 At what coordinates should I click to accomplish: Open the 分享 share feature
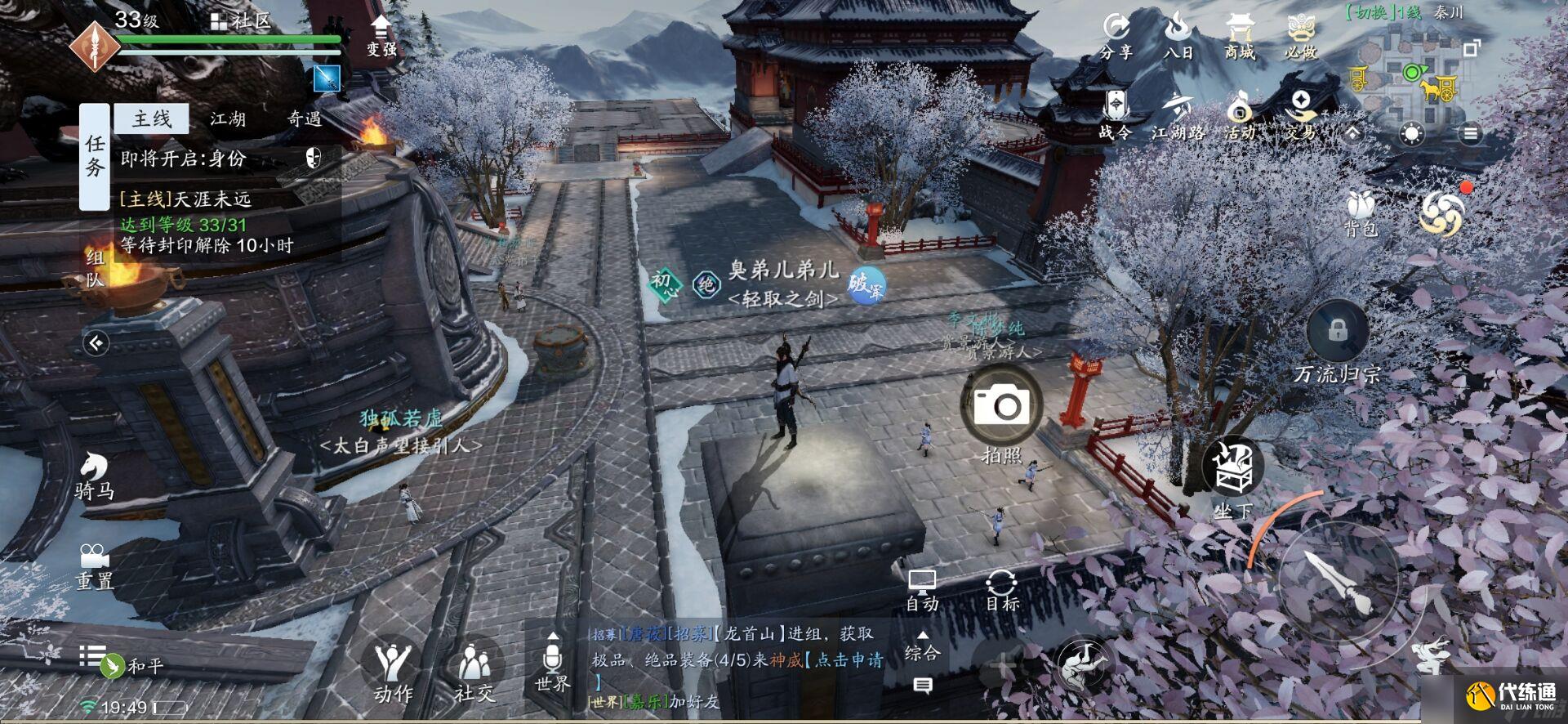click(1116, 37)
